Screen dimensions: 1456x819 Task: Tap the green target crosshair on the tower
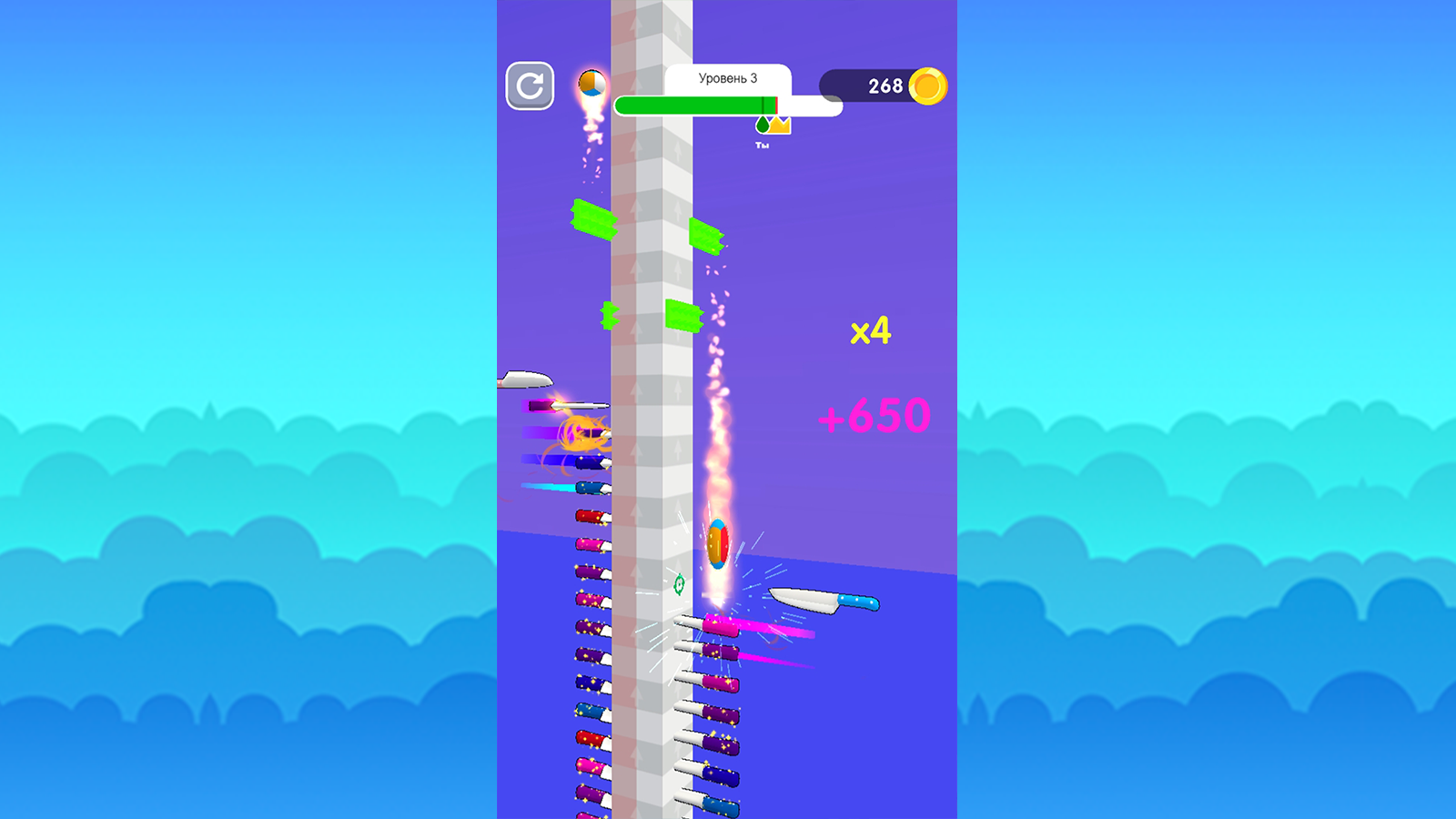679,584
